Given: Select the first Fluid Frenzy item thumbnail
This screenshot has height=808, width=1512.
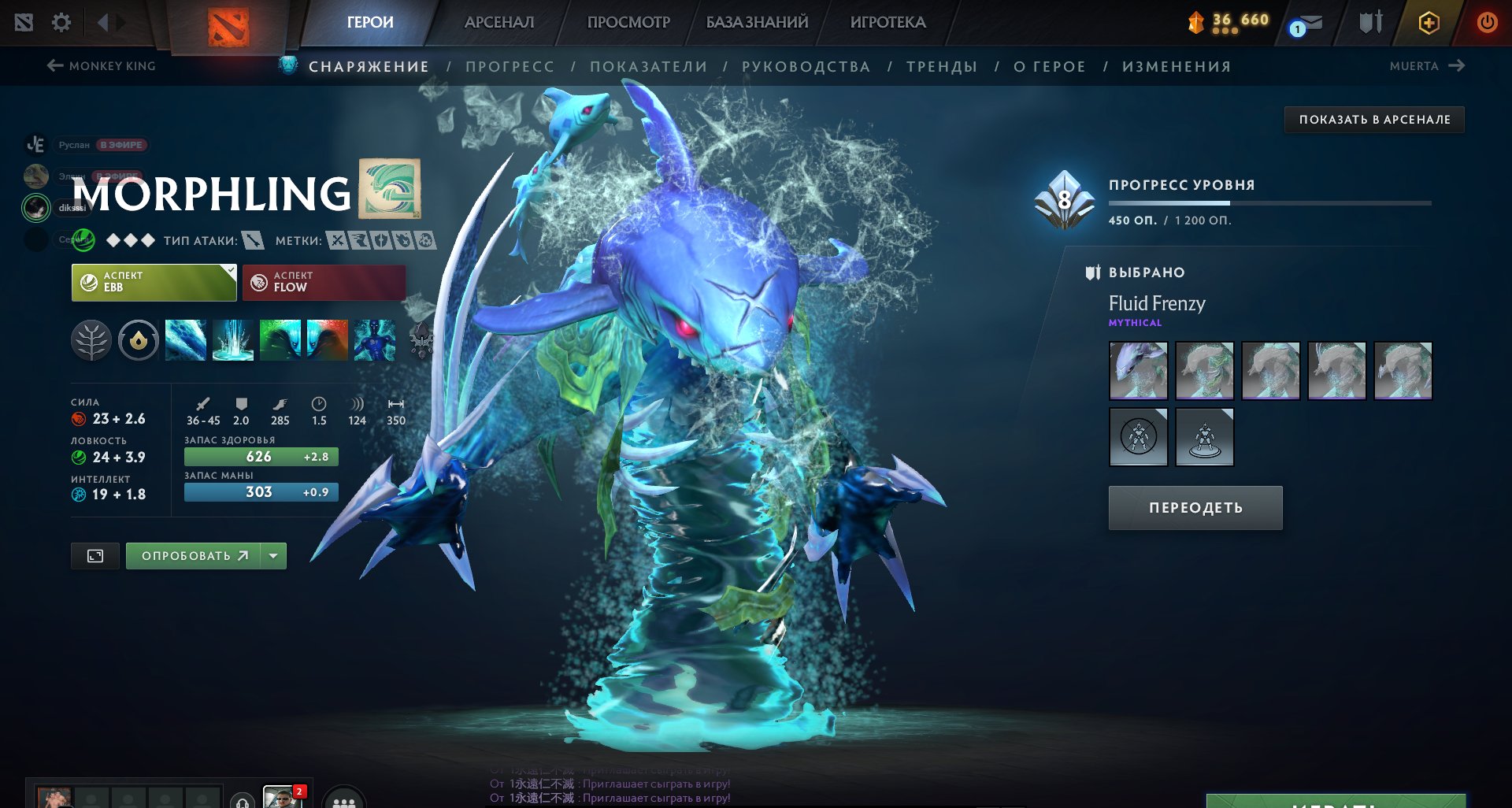Looking at the screenshot, I should click(x=1138, y=370).
